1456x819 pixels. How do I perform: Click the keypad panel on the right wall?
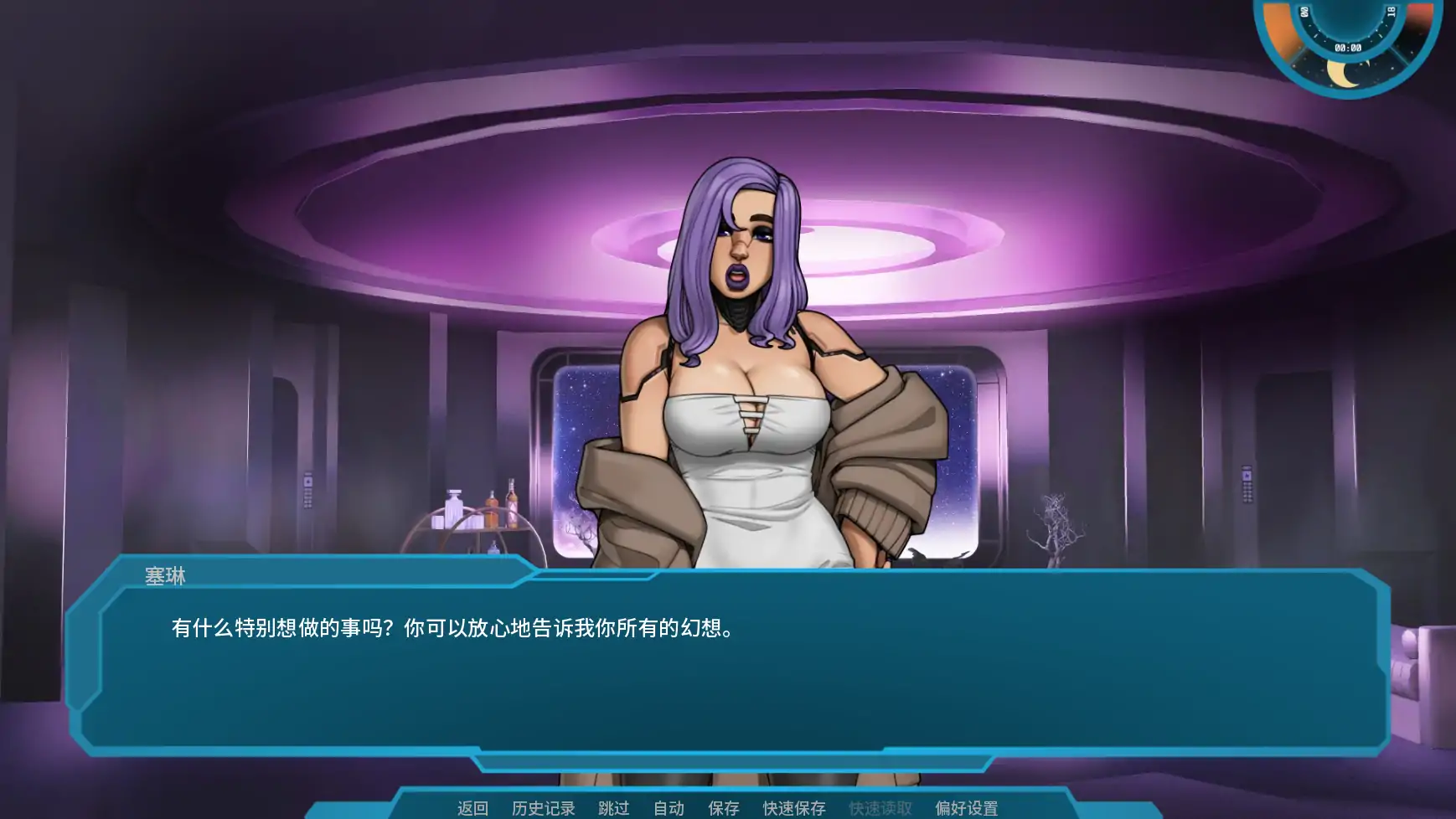pyautogui.click(x=1247, y=482)
